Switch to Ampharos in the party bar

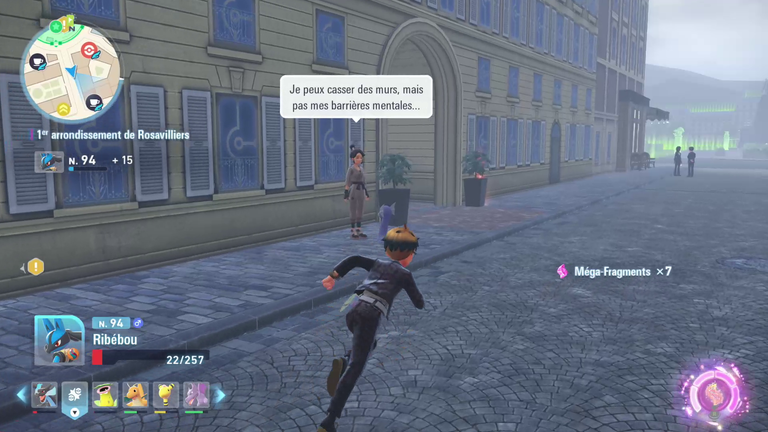(165, 395)
